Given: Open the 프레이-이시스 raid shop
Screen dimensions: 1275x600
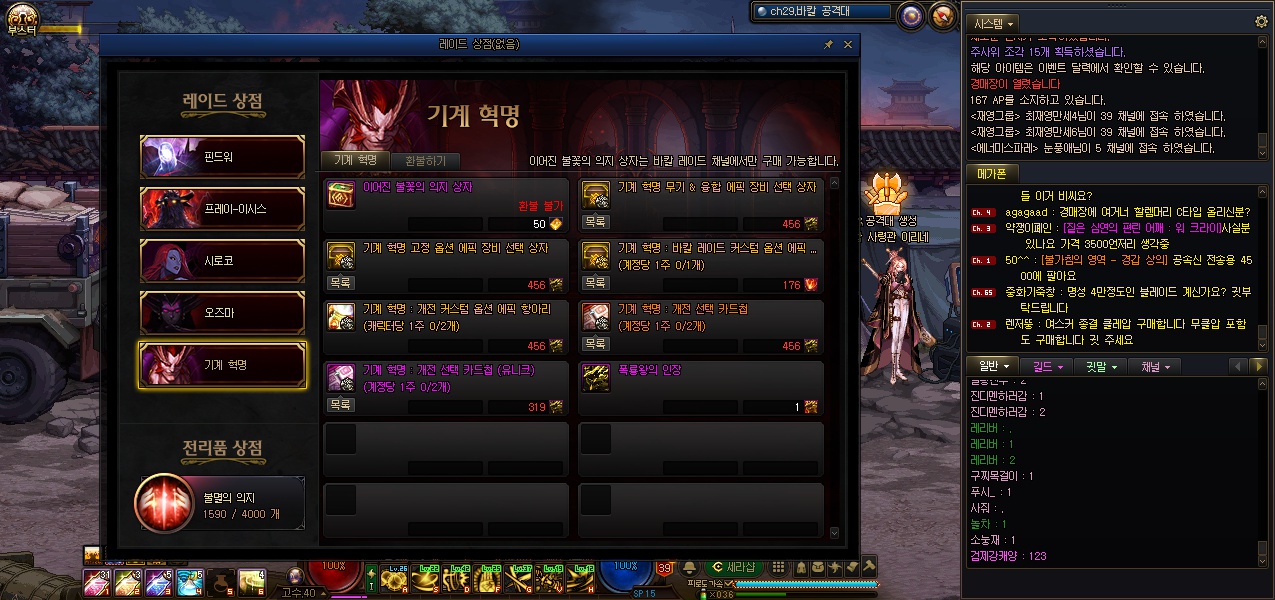Looking at the screenshot, I should click(x=222, y=209).
